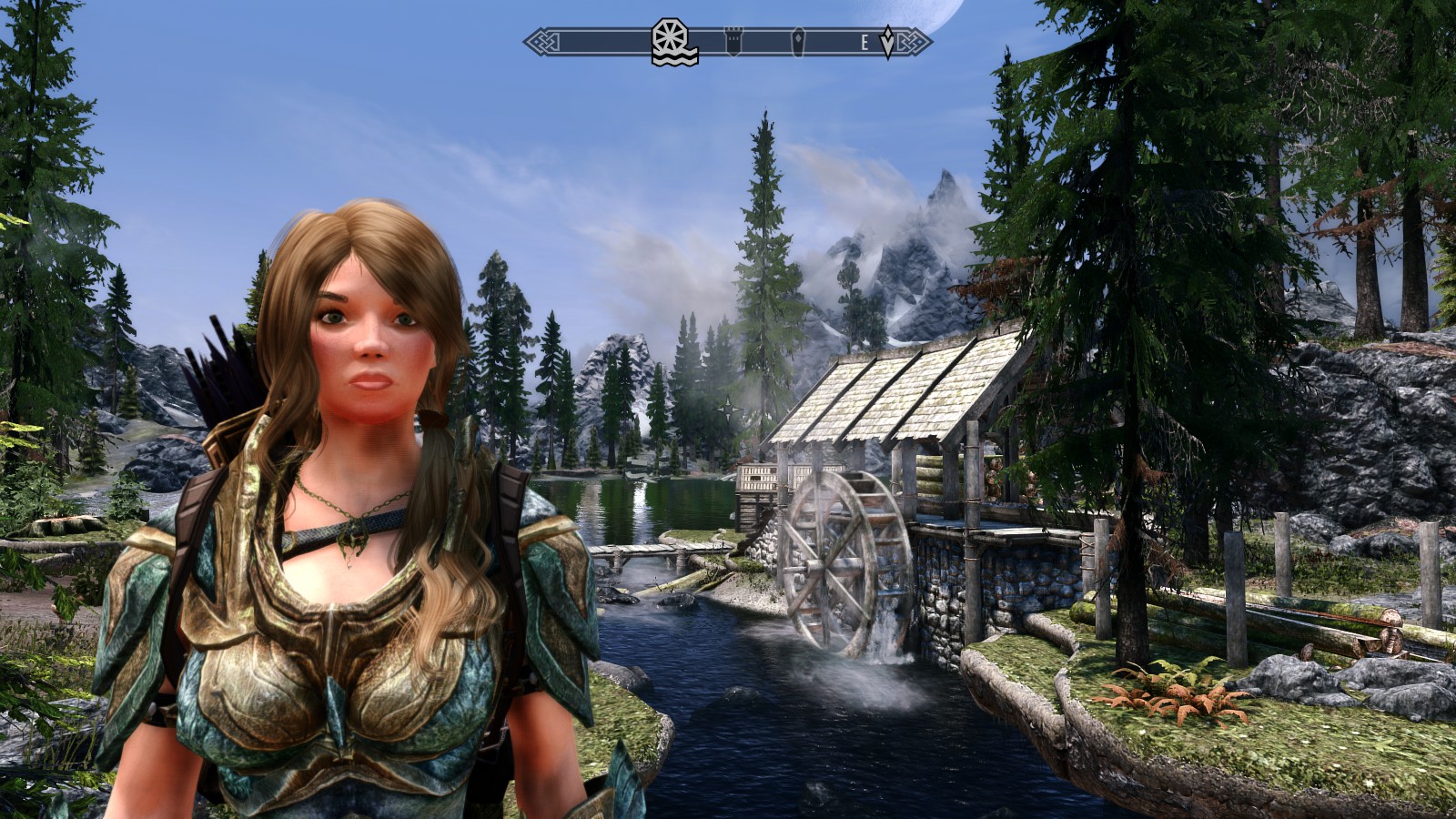Select the quest arrow marker on the compass
Screen dimensions: 1456x819
(x=888, y=43)
